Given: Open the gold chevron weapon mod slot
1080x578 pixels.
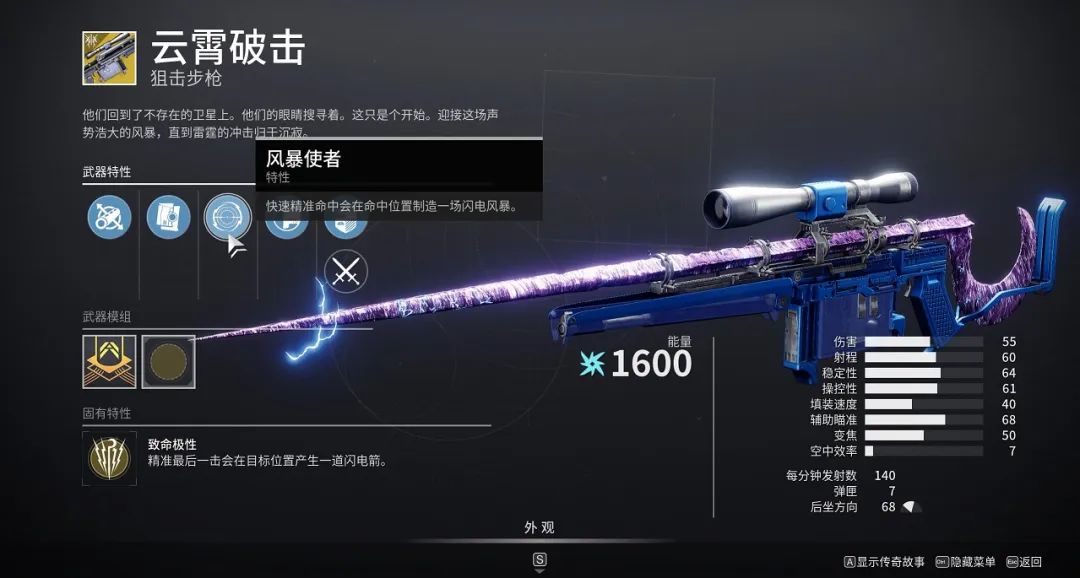Looking at the screenshot, I should [x=109, y=361].
